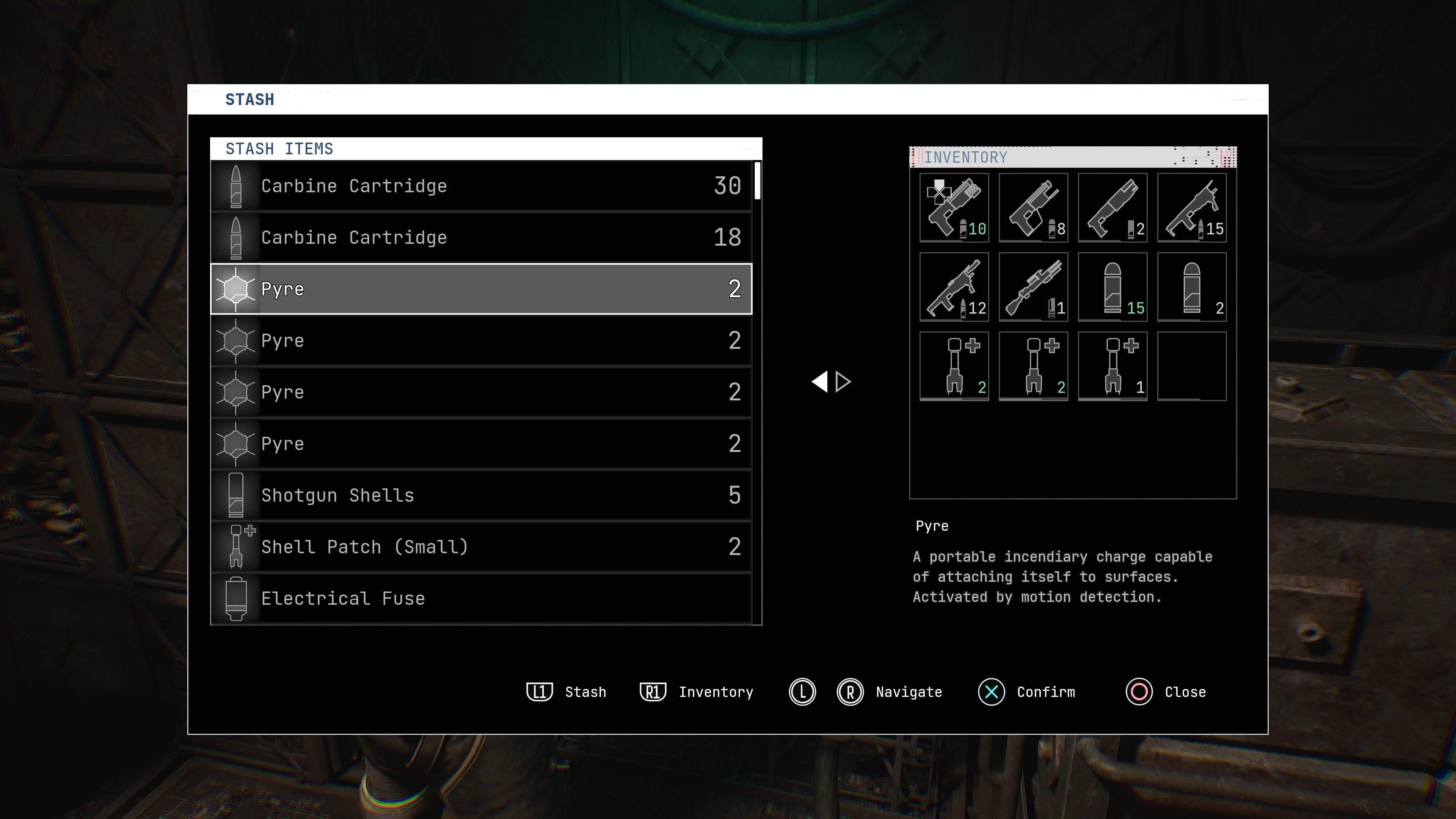1456x819 pixels.
Task: Select the Shotgun Shells stash entry
Action: click(x=481, y=495)
